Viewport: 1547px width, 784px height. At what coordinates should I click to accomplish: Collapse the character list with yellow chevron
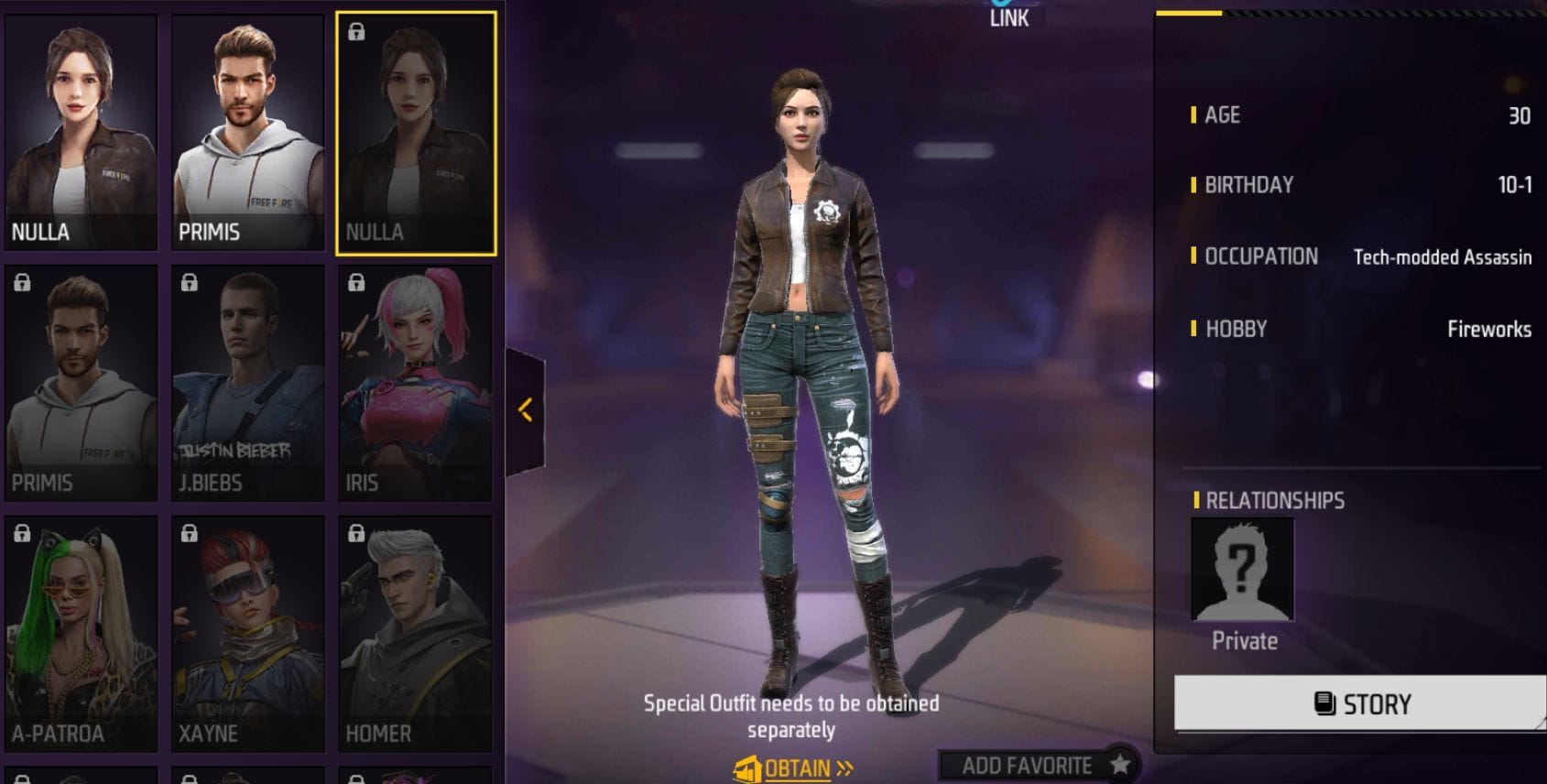click(x=525, y=410)
